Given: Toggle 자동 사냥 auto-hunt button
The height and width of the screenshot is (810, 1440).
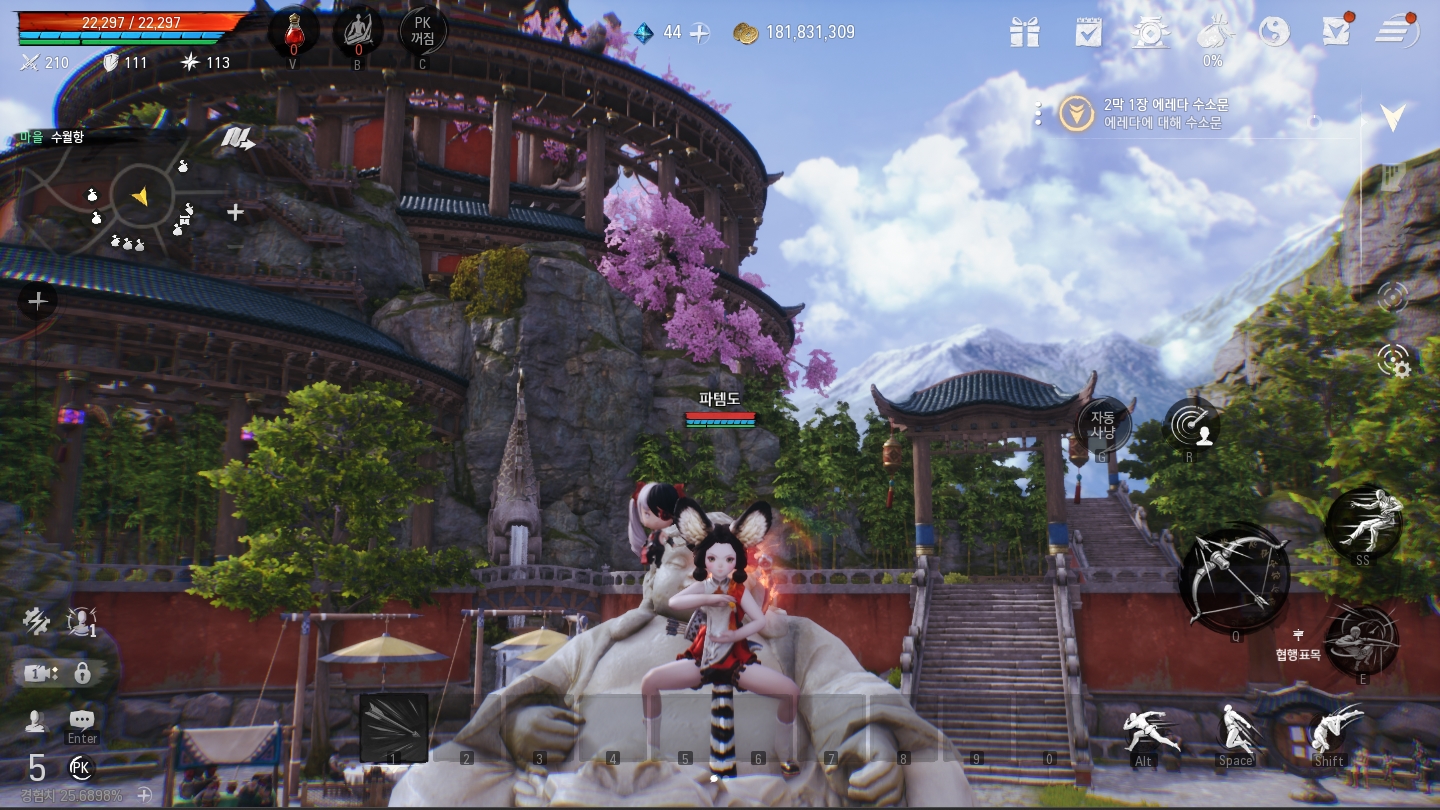Looking at the screenshot, I should coord(1102,425).
